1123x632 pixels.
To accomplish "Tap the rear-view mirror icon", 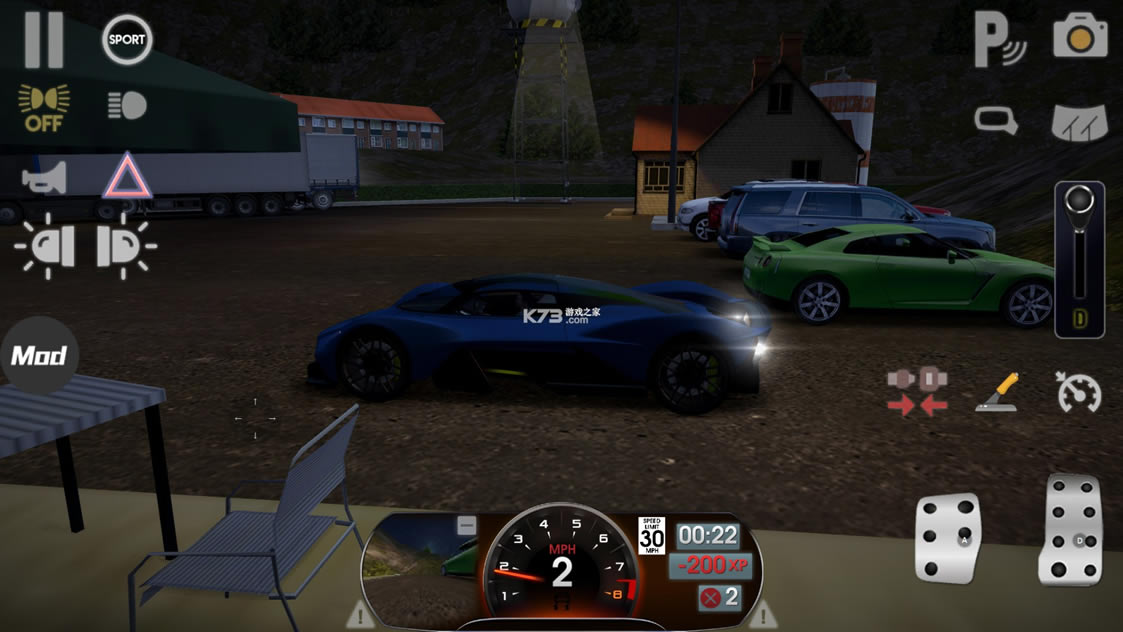I will [x=996, y=121].
